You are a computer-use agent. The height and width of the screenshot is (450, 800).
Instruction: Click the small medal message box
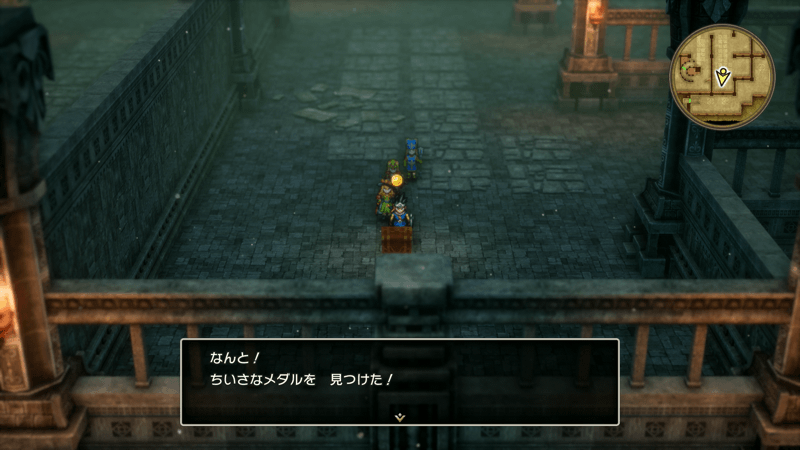(x=399, y=380)
